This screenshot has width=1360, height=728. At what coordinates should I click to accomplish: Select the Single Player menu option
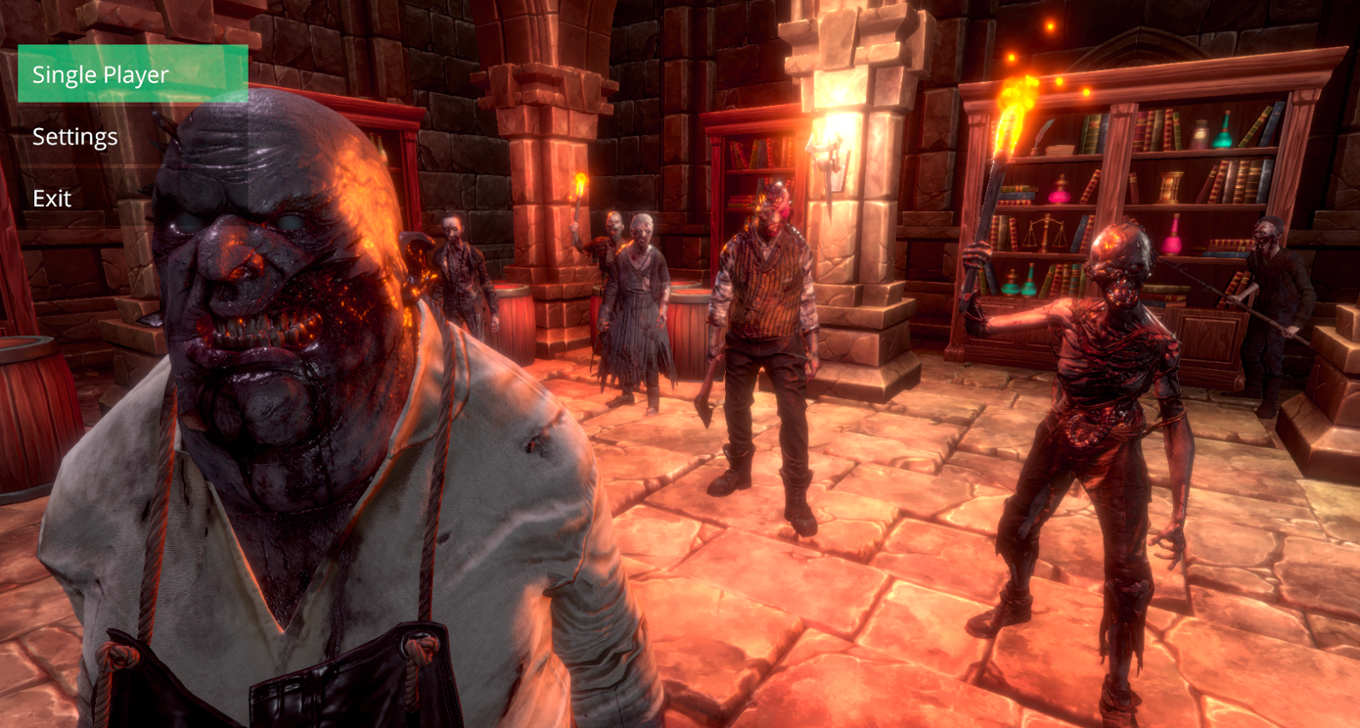click(100, 74)
